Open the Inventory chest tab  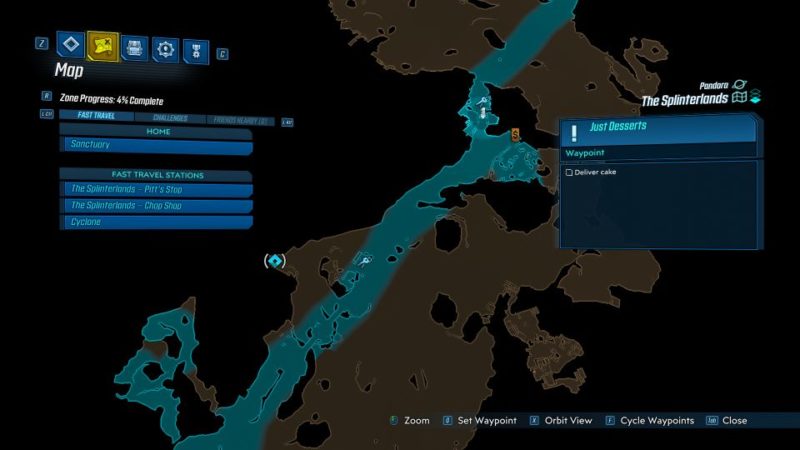click(x=135, y=46)
